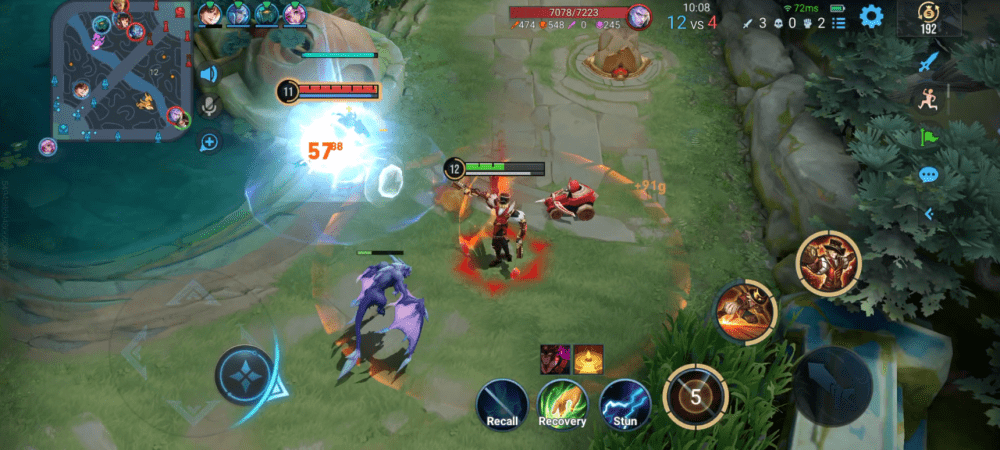Toggle the speaker sound button
This screenshot has height=450, width=1000.
coord(209,74)
